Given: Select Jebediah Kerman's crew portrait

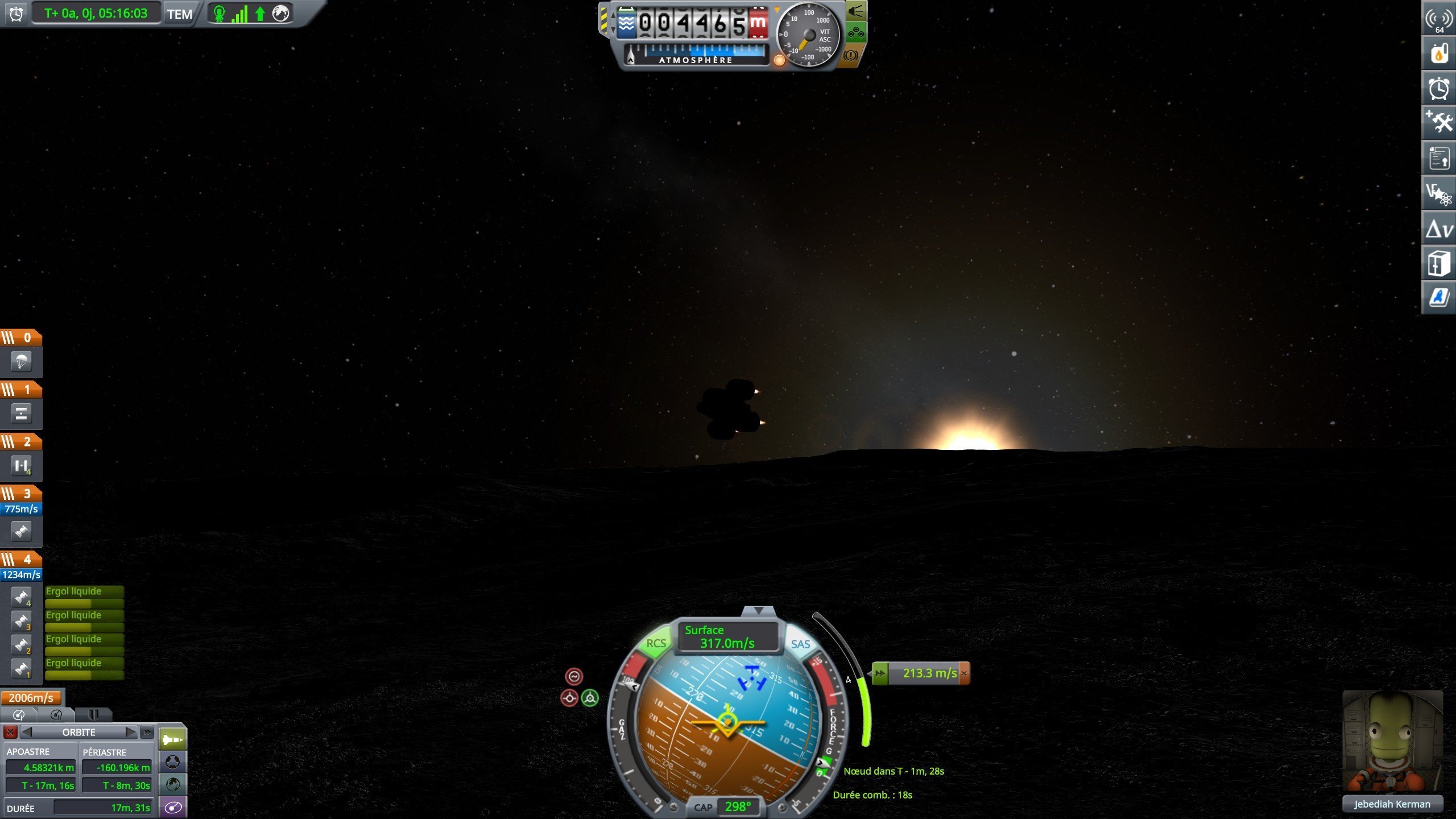Looking at the screenshot, I should (1391, 742).
